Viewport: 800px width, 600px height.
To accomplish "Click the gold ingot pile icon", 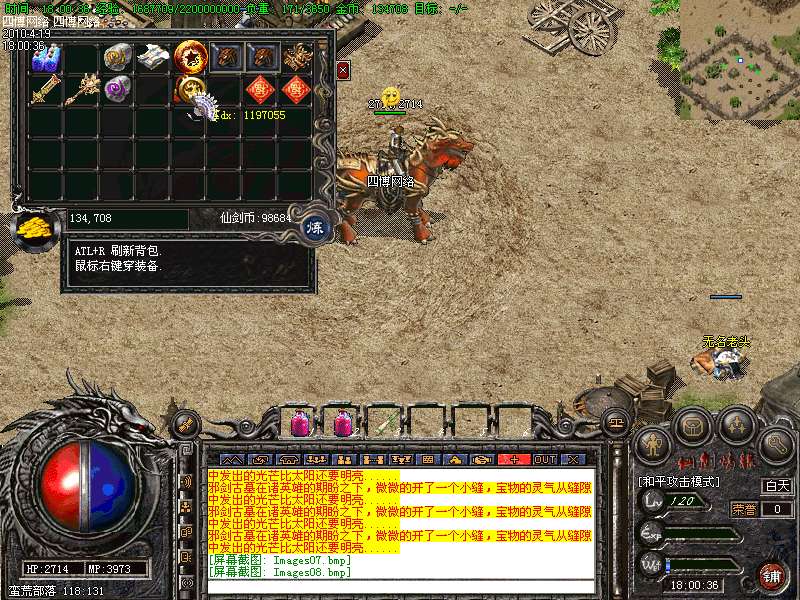I will click(x=34, y=228).
